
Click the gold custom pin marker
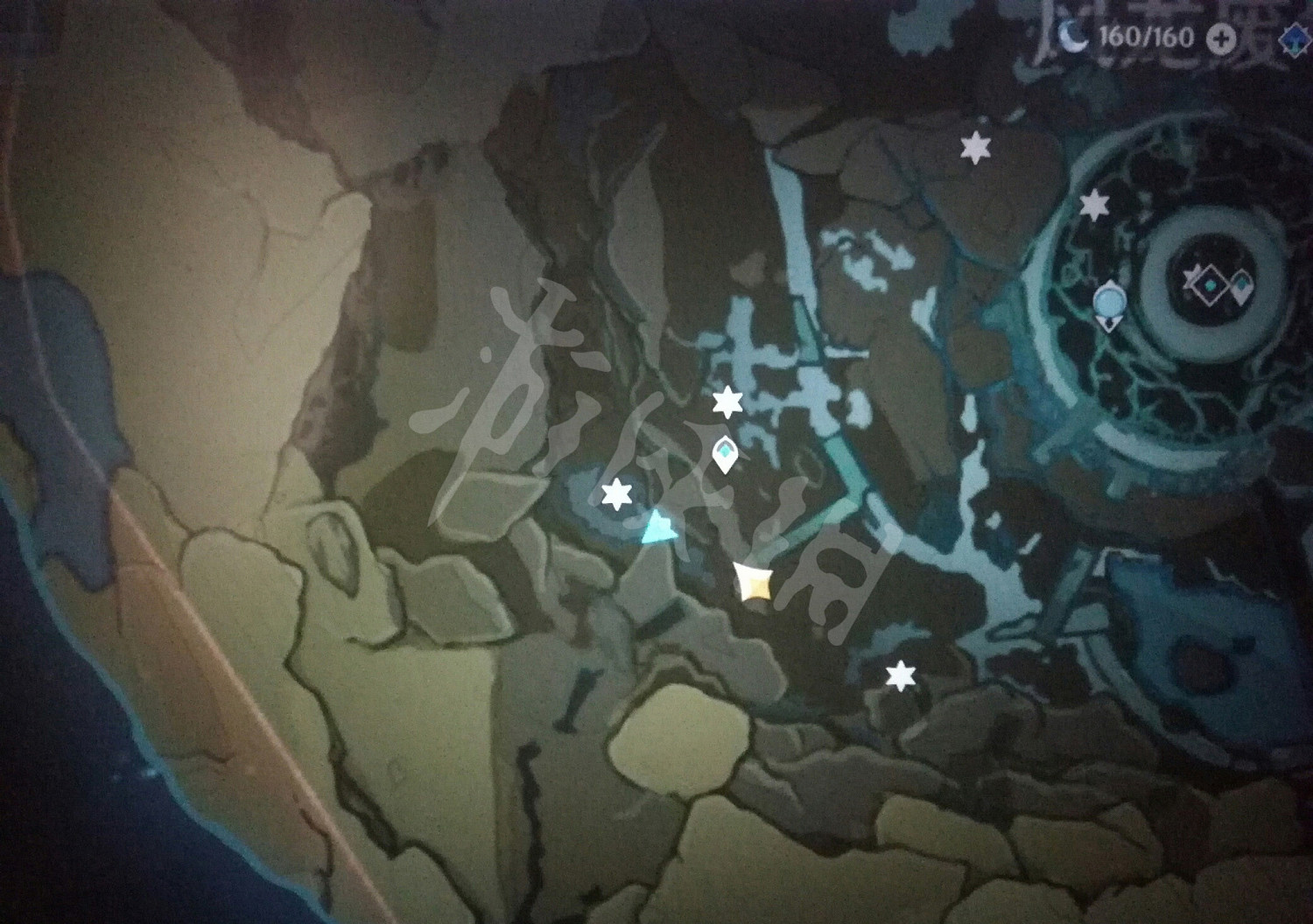[755, 584]
